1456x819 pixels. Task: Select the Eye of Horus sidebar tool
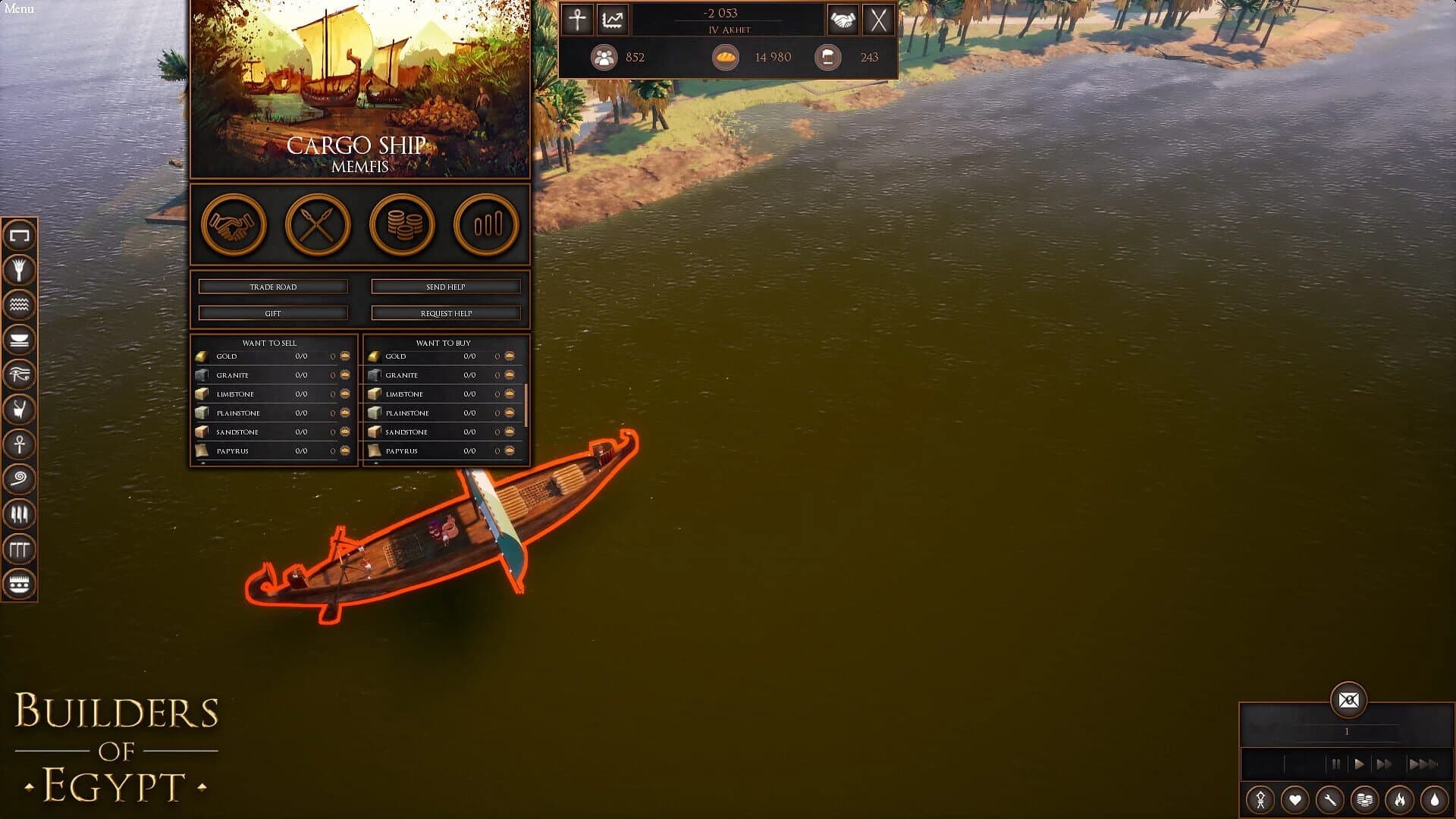(20, 375)
